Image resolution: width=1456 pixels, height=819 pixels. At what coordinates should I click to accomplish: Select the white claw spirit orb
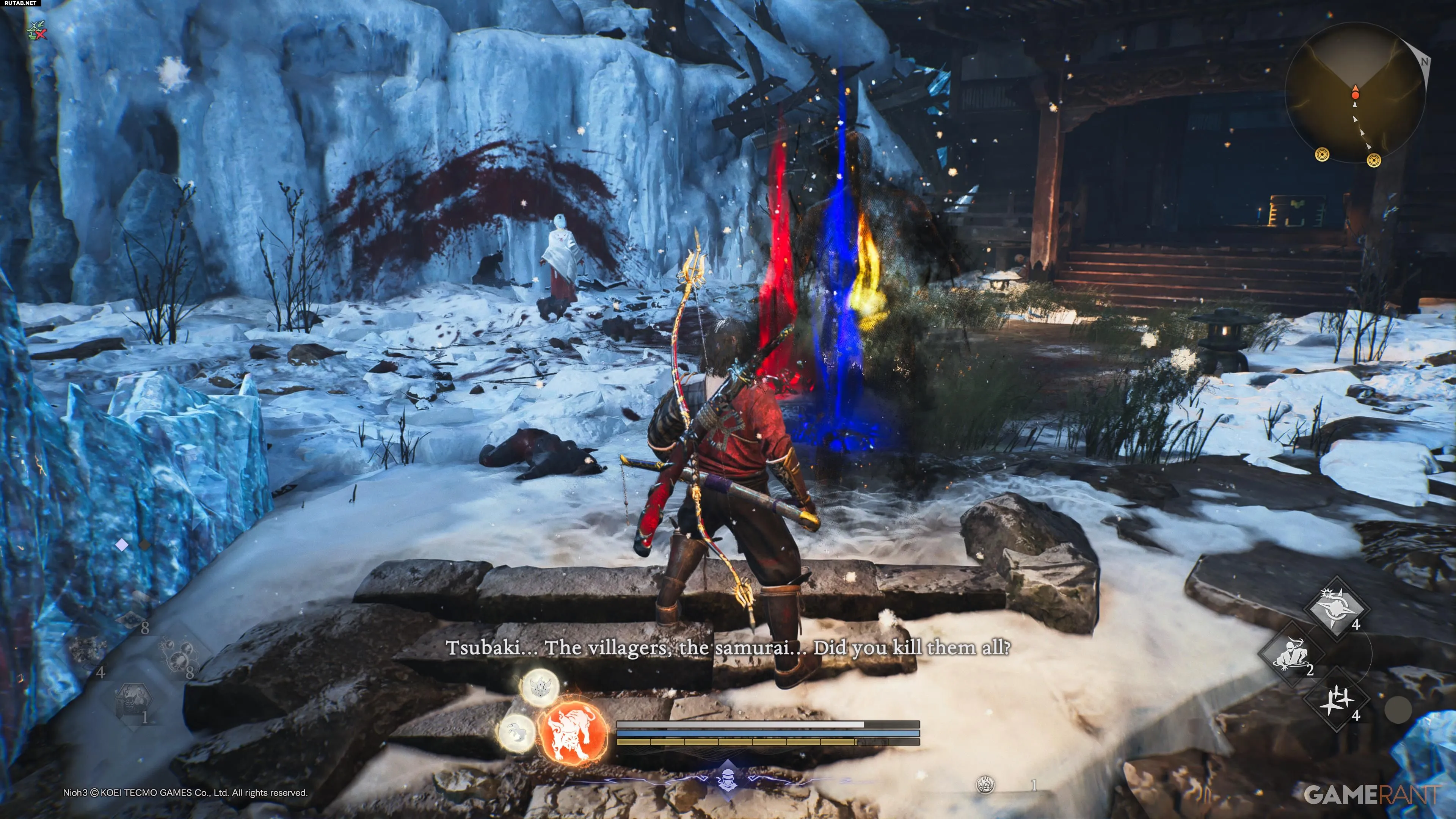point(516,733)
